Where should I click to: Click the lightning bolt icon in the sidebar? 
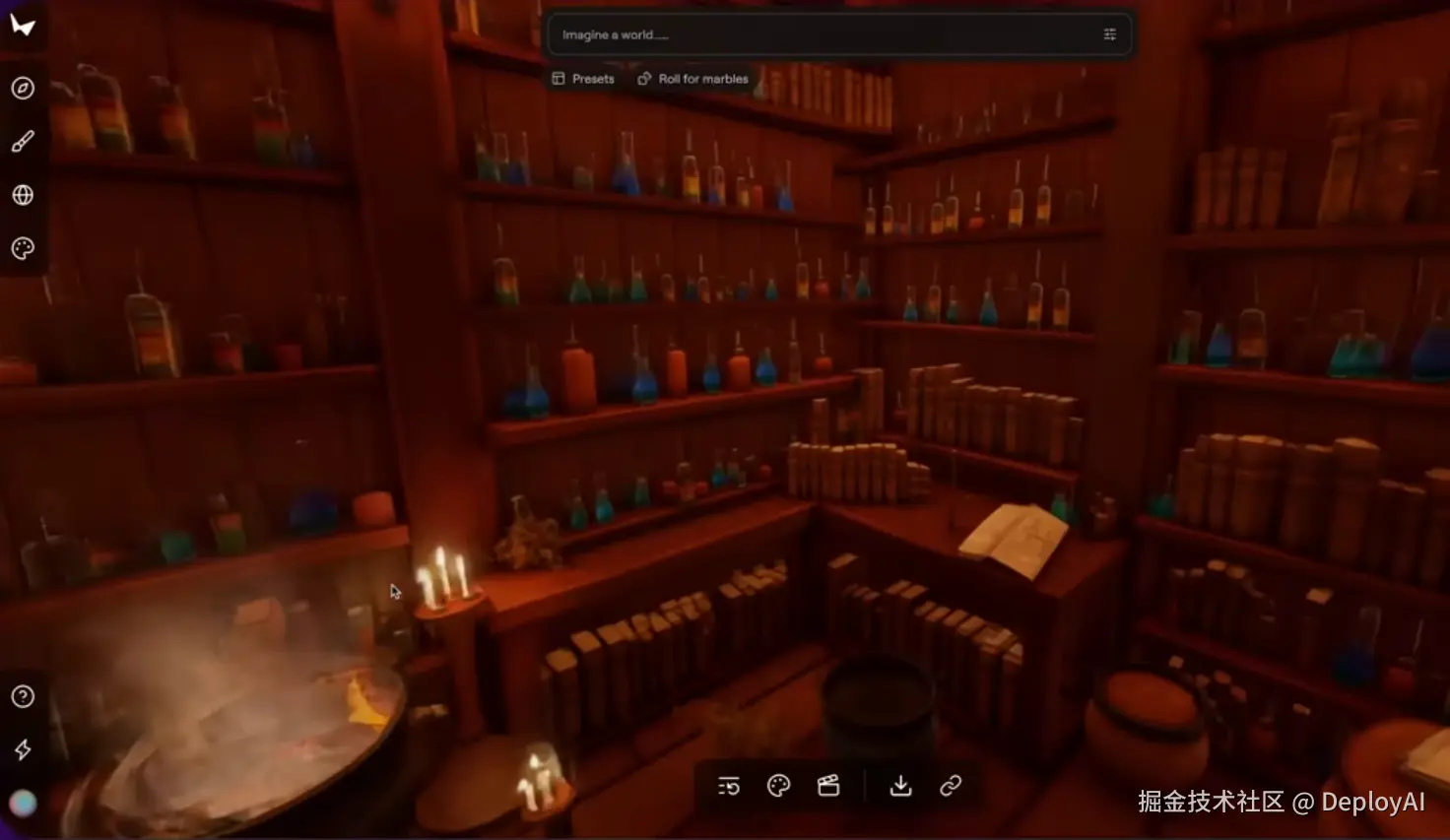coord(23,750)
